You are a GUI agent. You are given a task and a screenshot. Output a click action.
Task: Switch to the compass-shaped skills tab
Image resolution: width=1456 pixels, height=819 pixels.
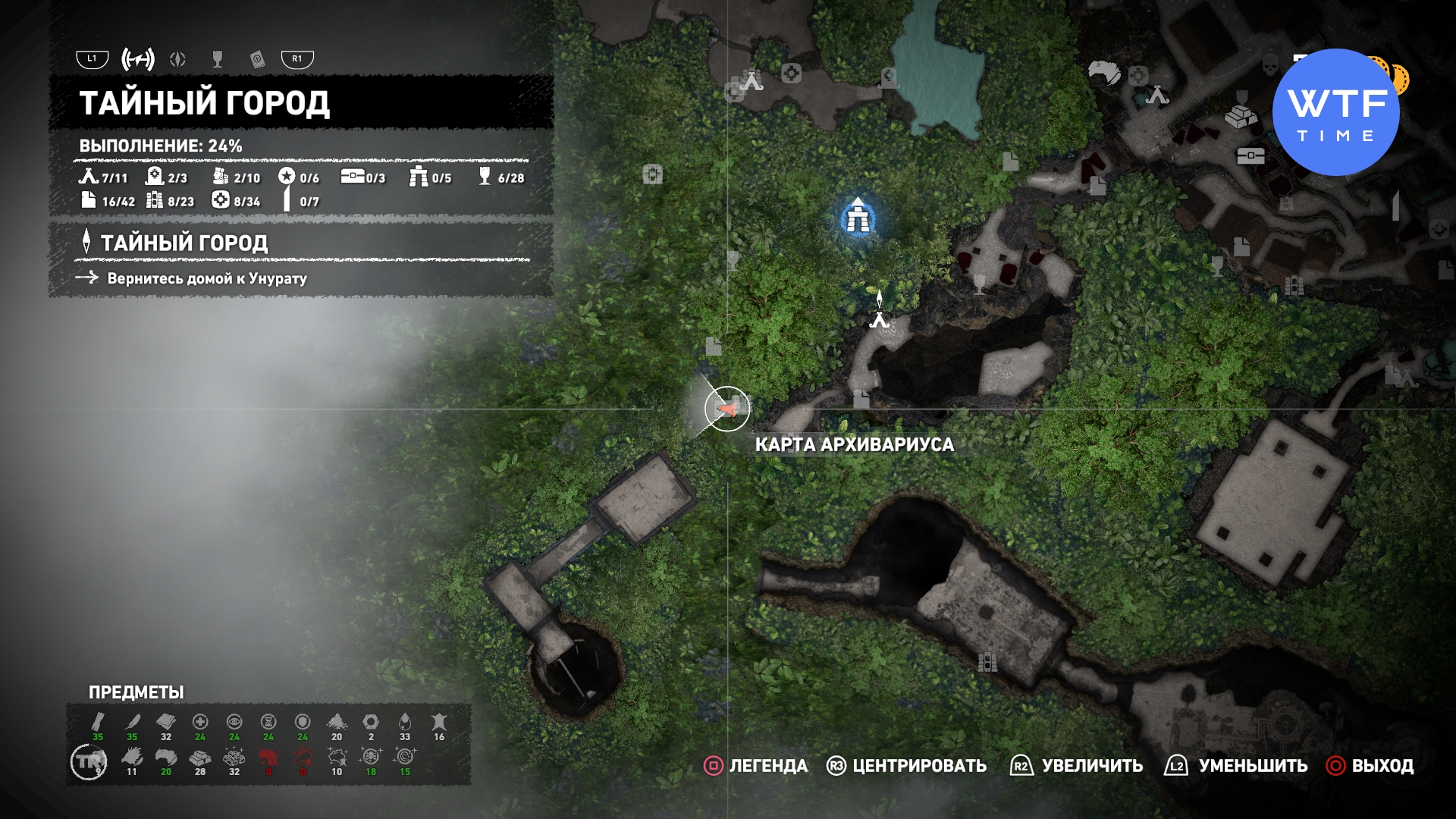178,59
